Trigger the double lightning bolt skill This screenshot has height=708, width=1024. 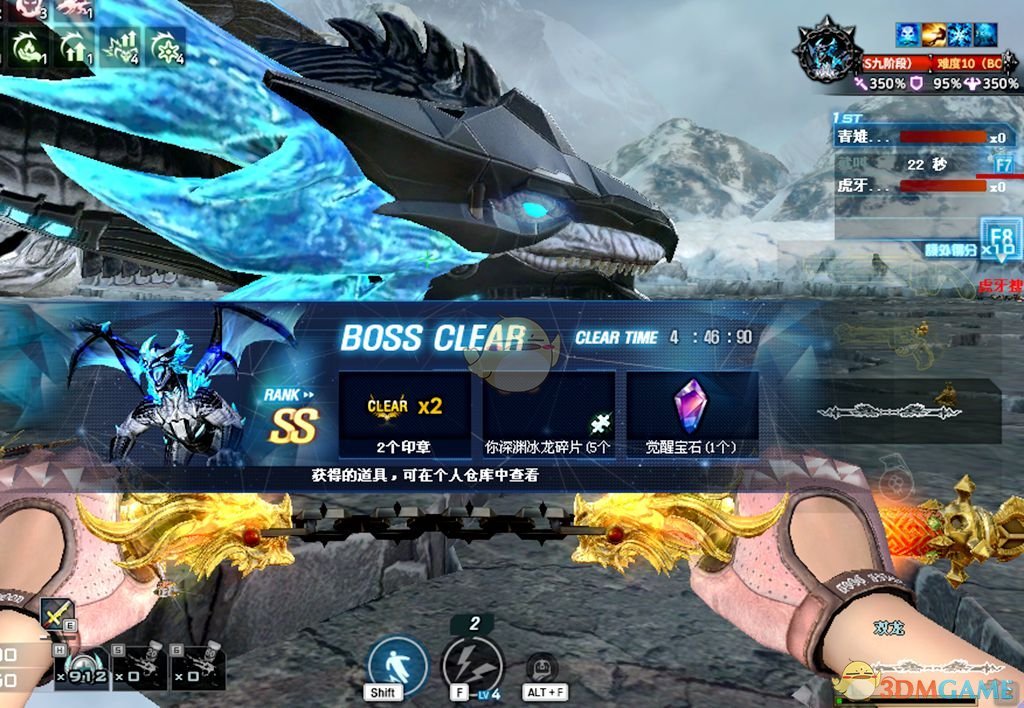[x=472, y=664]
